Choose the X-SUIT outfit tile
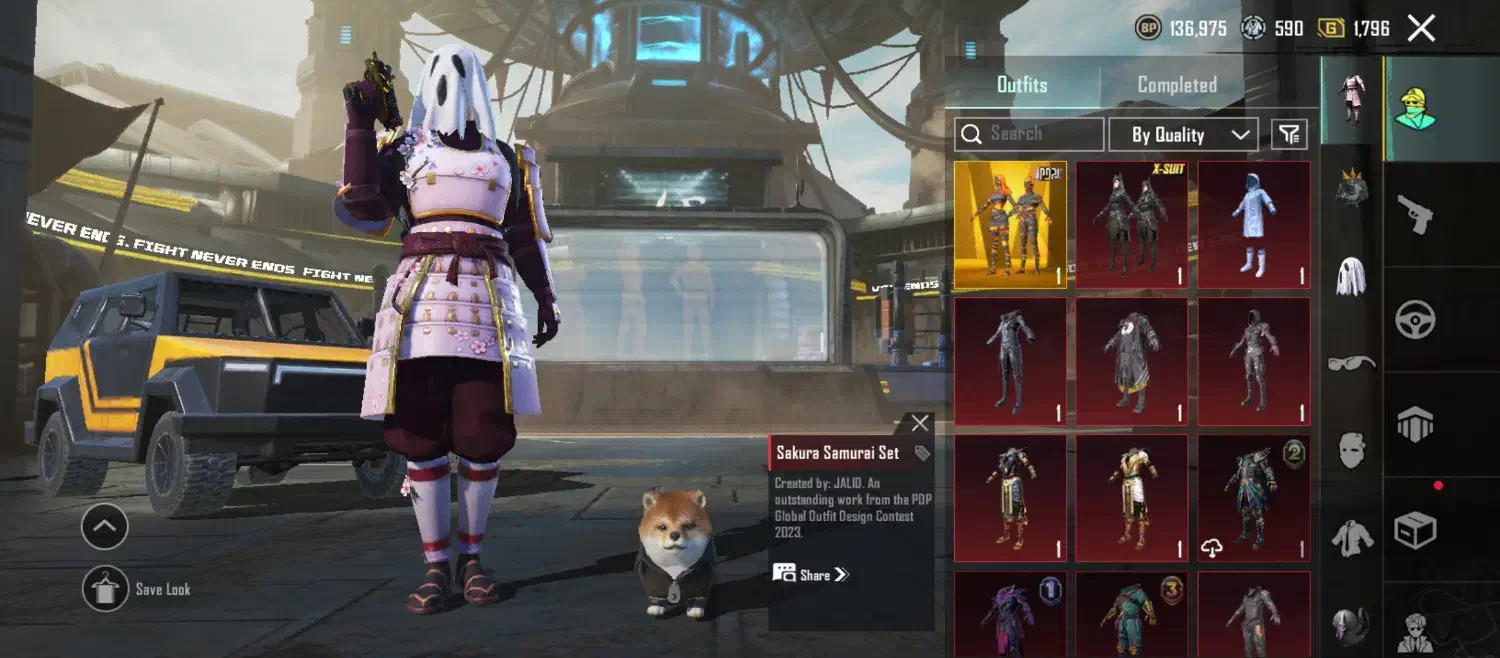This screenshot has height=658, width=1500. pyautogui.click(x=1132, y=225)
